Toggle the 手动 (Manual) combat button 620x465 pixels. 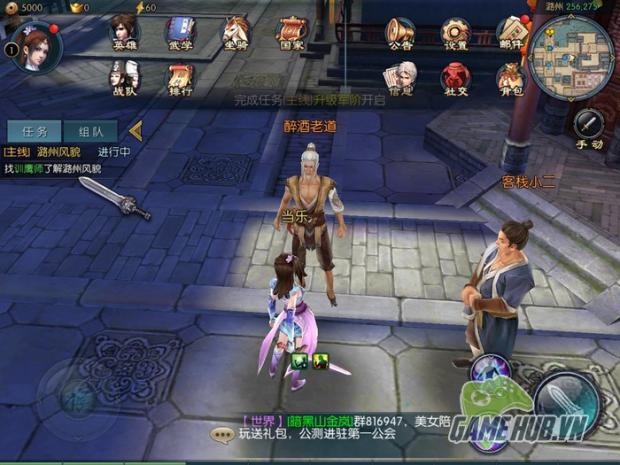click(x=589, y=128)
